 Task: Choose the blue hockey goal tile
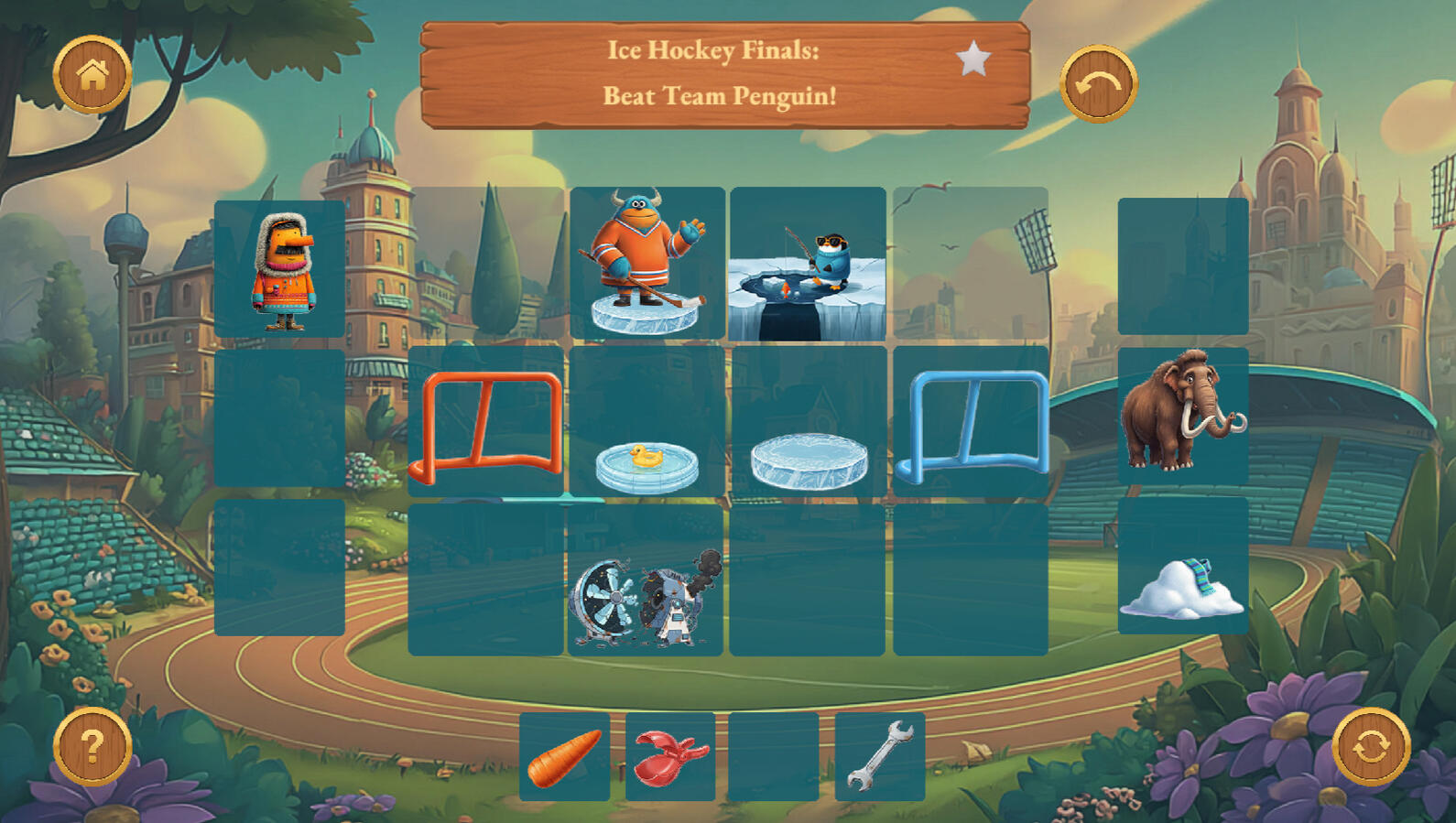click(971, 423)
